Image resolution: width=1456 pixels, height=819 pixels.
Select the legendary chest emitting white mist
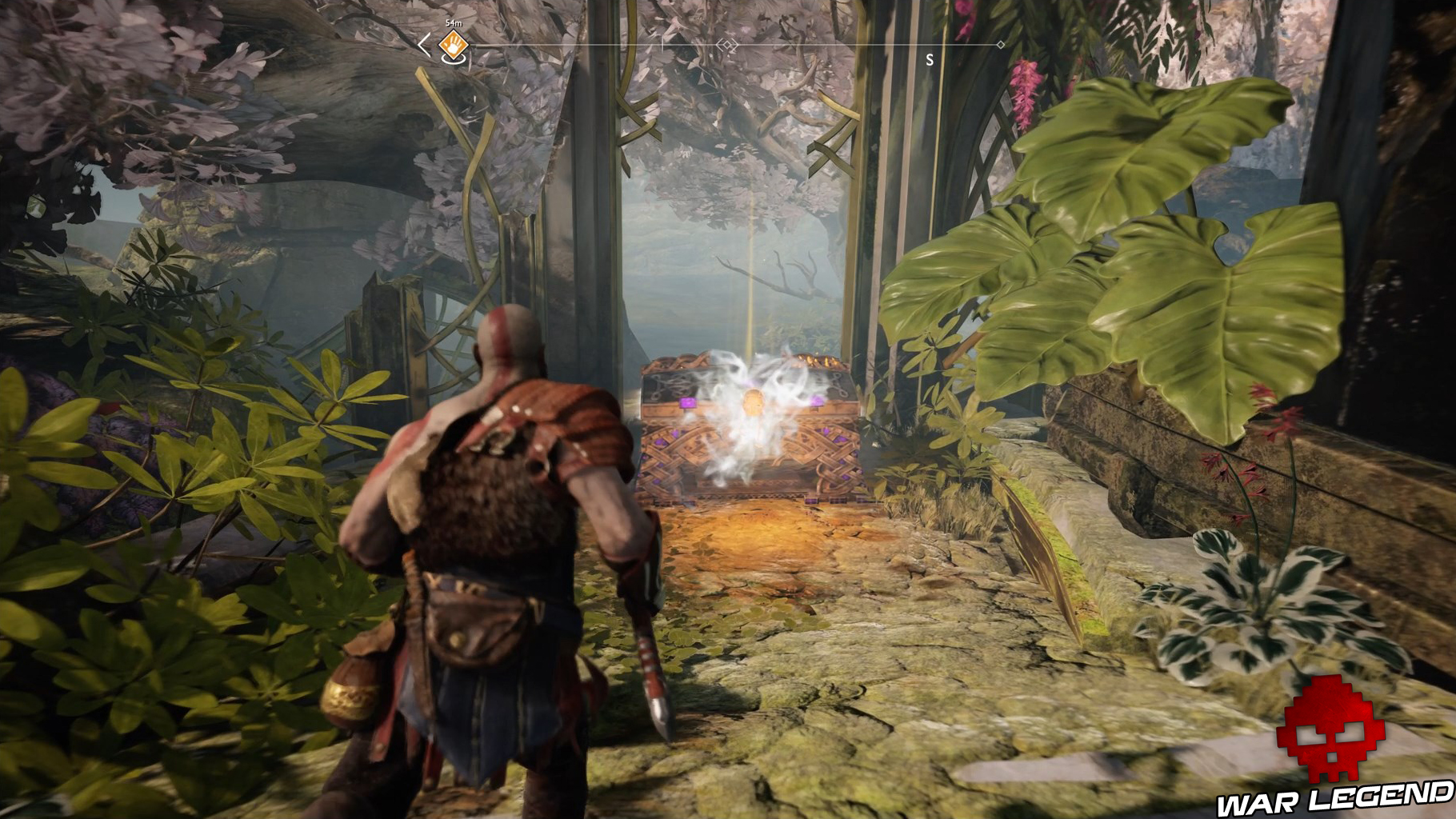(752, 424)
